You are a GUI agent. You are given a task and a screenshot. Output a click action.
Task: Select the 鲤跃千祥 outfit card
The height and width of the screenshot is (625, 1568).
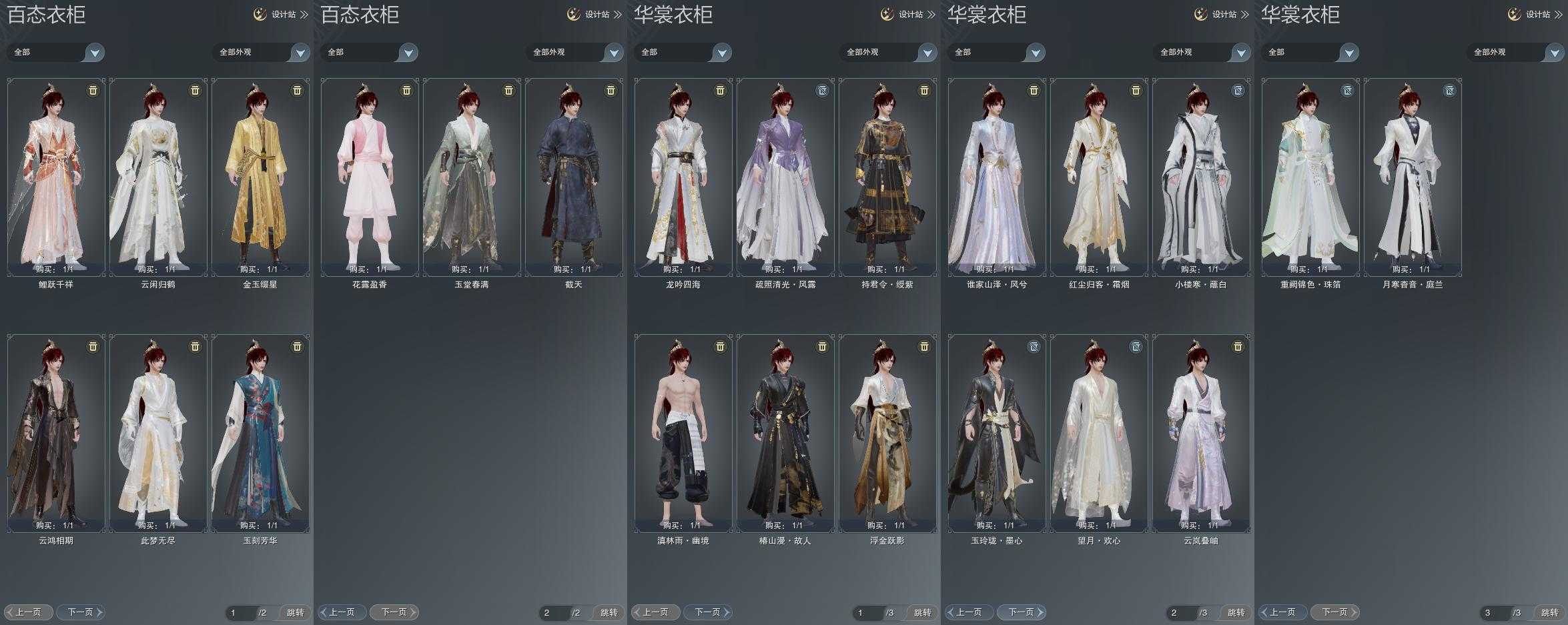click(56, 177)
